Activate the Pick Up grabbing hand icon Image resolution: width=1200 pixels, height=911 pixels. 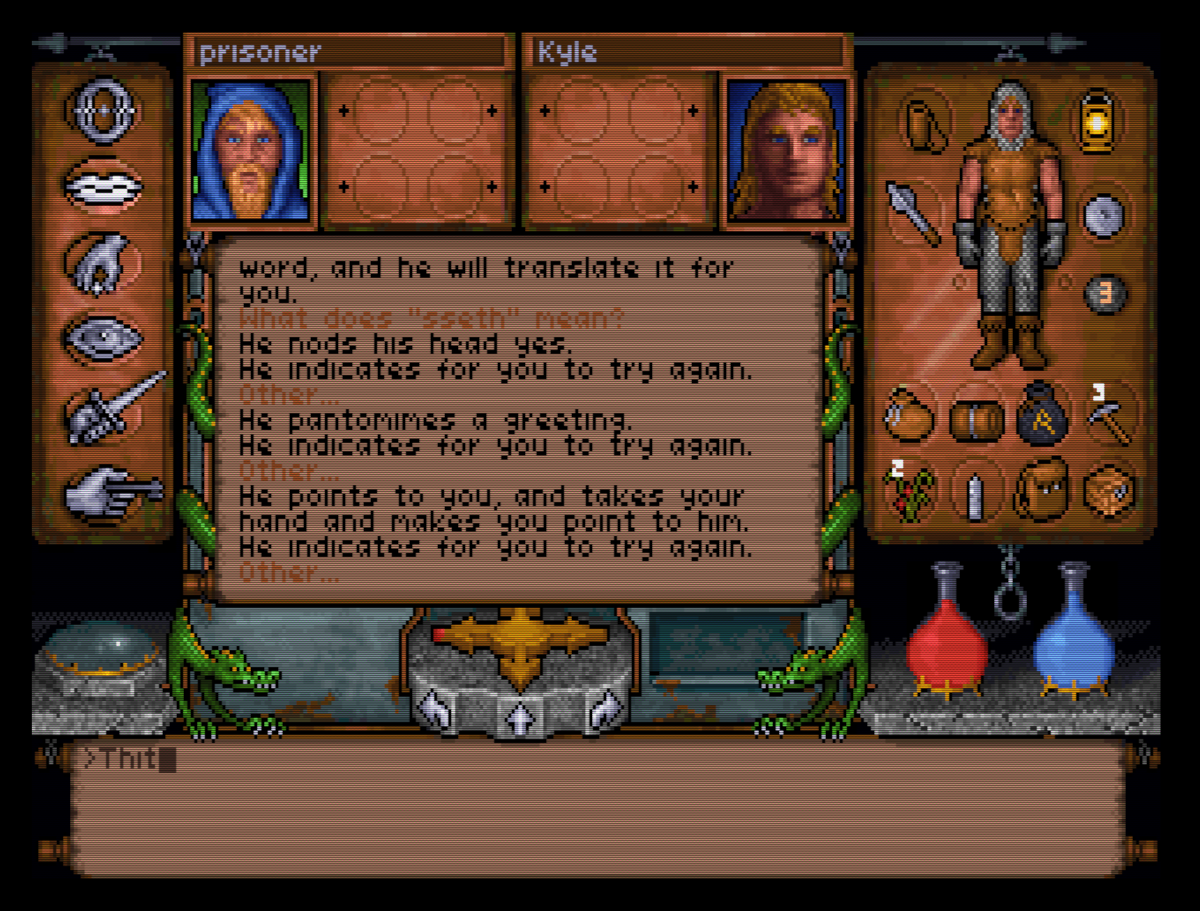tap(103, 263)
